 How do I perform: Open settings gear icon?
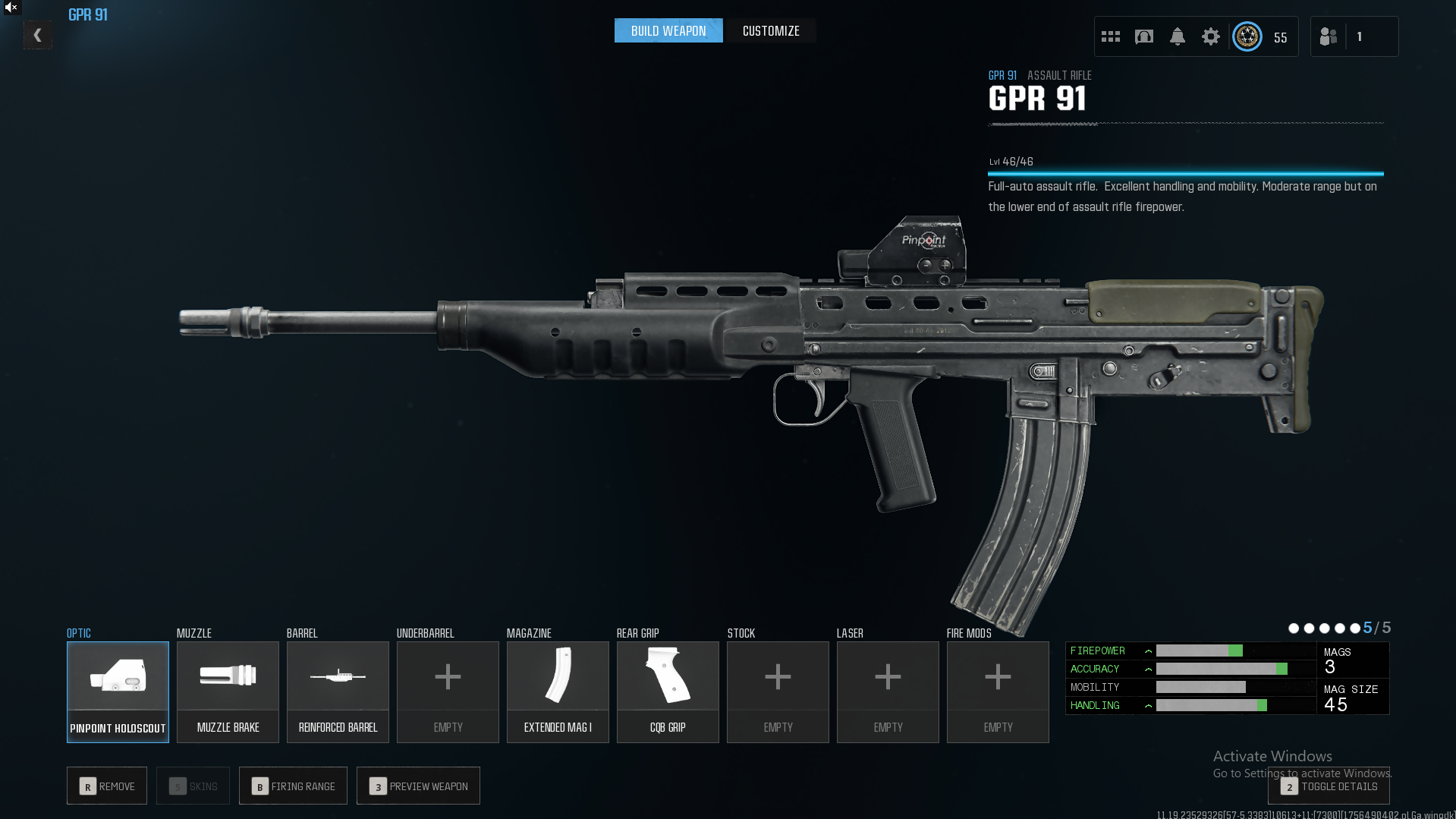pyautogui.click(x=1211, y=36)
